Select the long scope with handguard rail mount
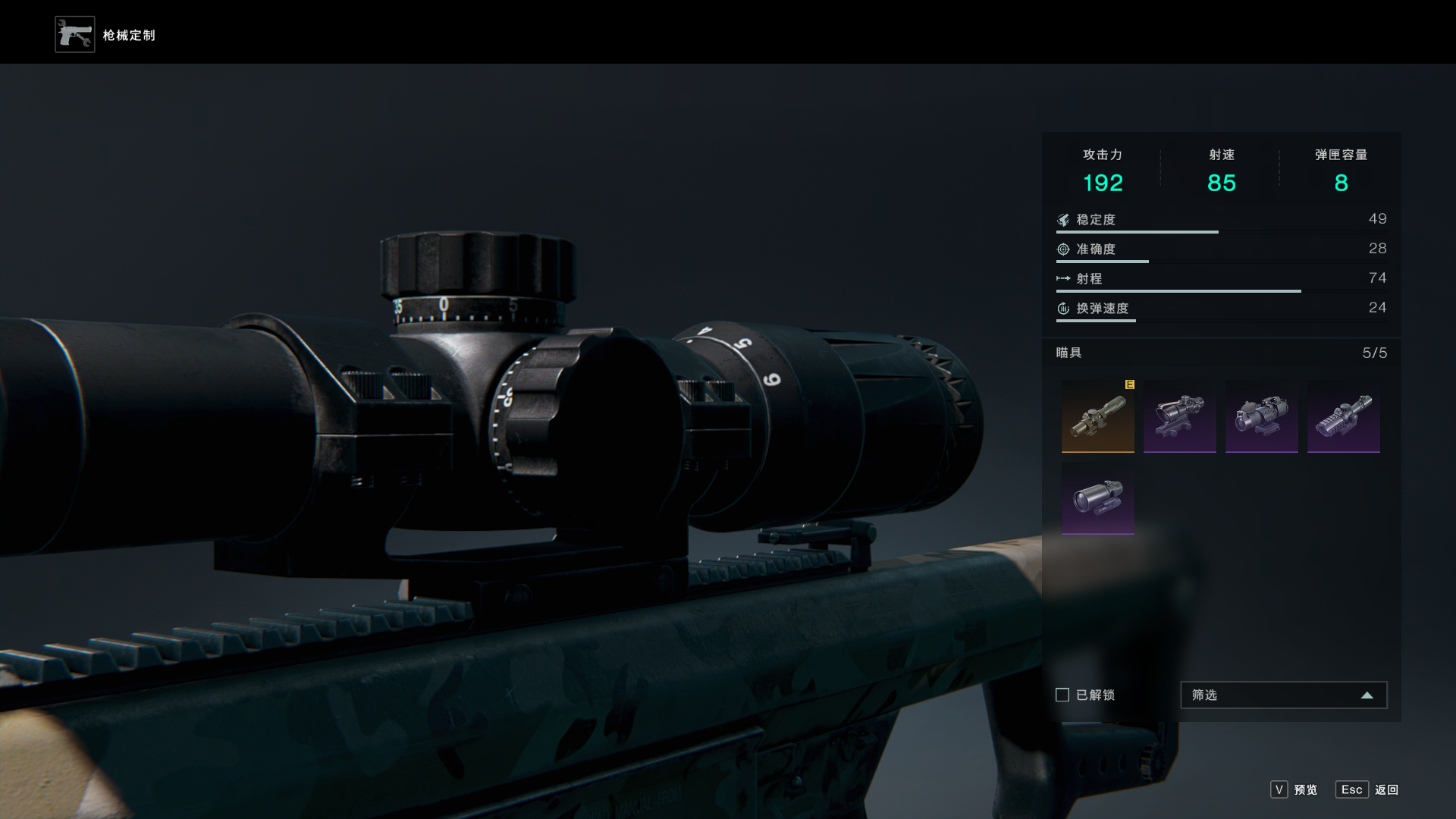This screenshot has width=1456, height=819. (x=1343, y=416)
